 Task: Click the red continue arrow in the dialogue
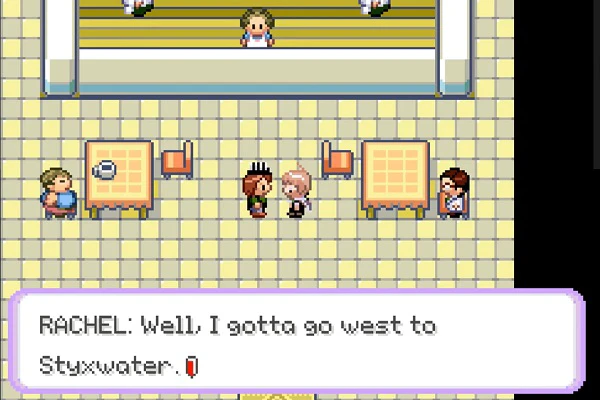click(193, 367)
